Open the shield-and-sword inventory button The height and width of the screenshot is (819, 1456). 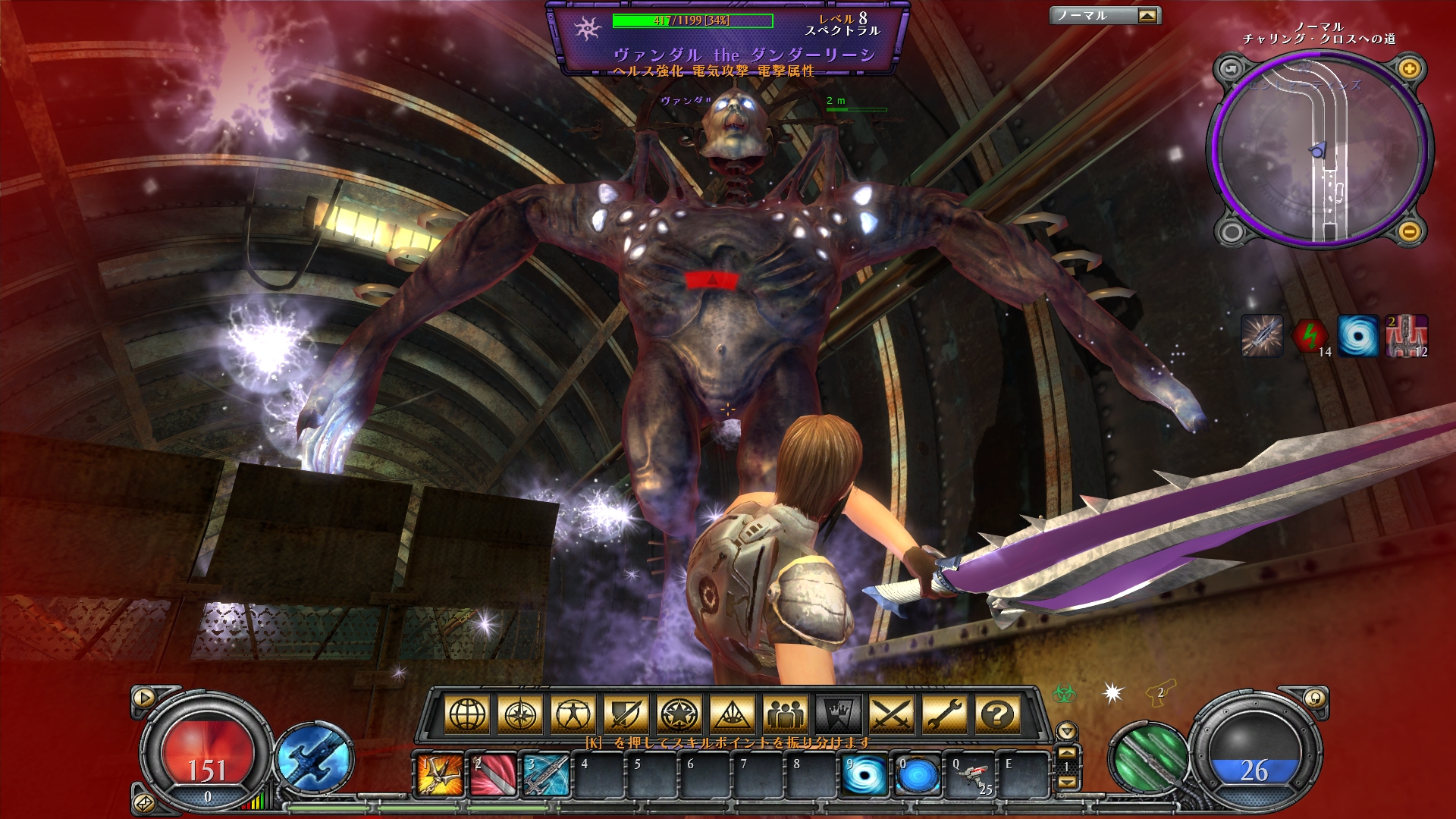[x=626, y=714]
